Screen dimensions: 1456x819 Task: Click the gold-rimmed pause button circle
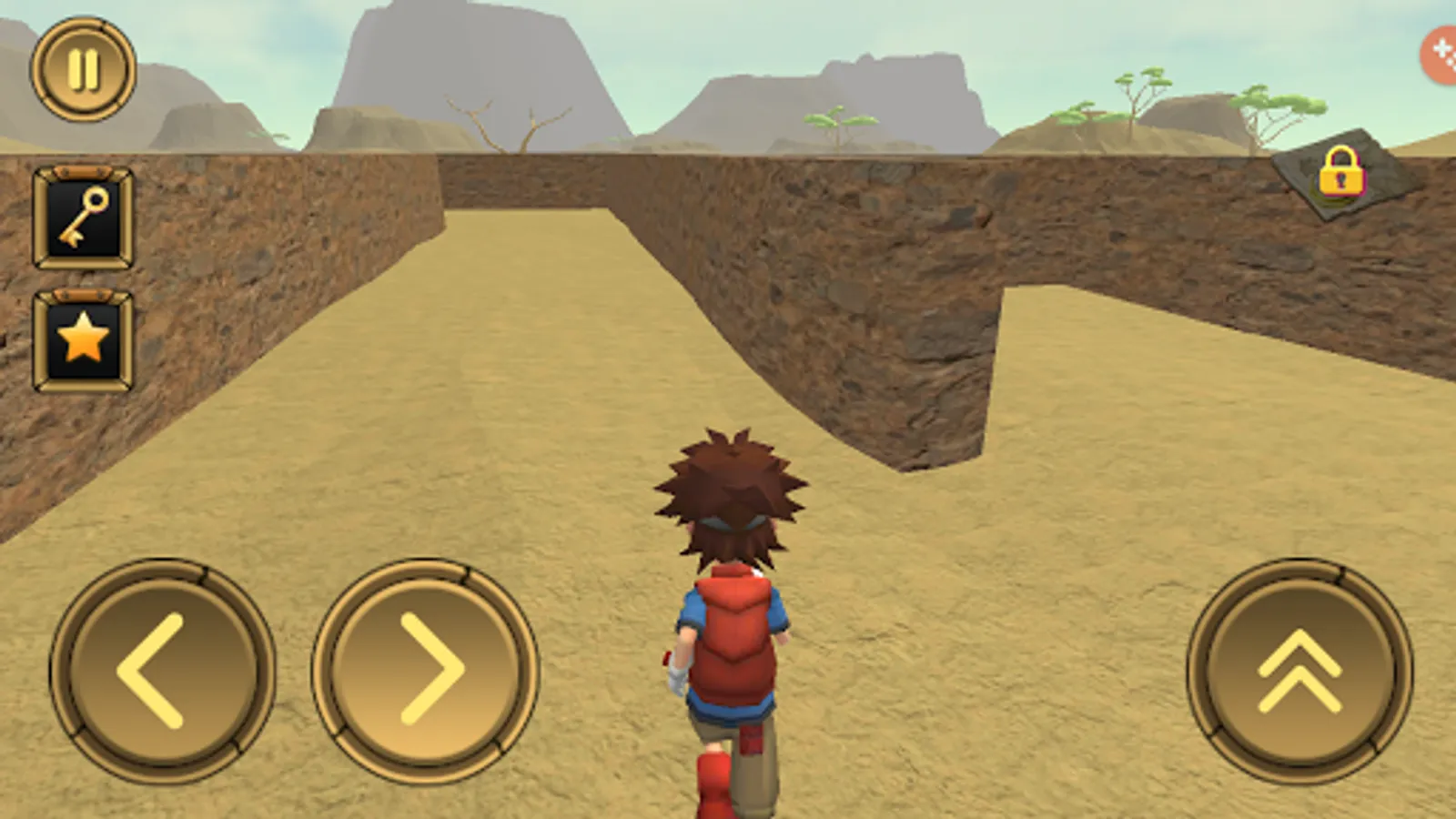coord(83,71)
